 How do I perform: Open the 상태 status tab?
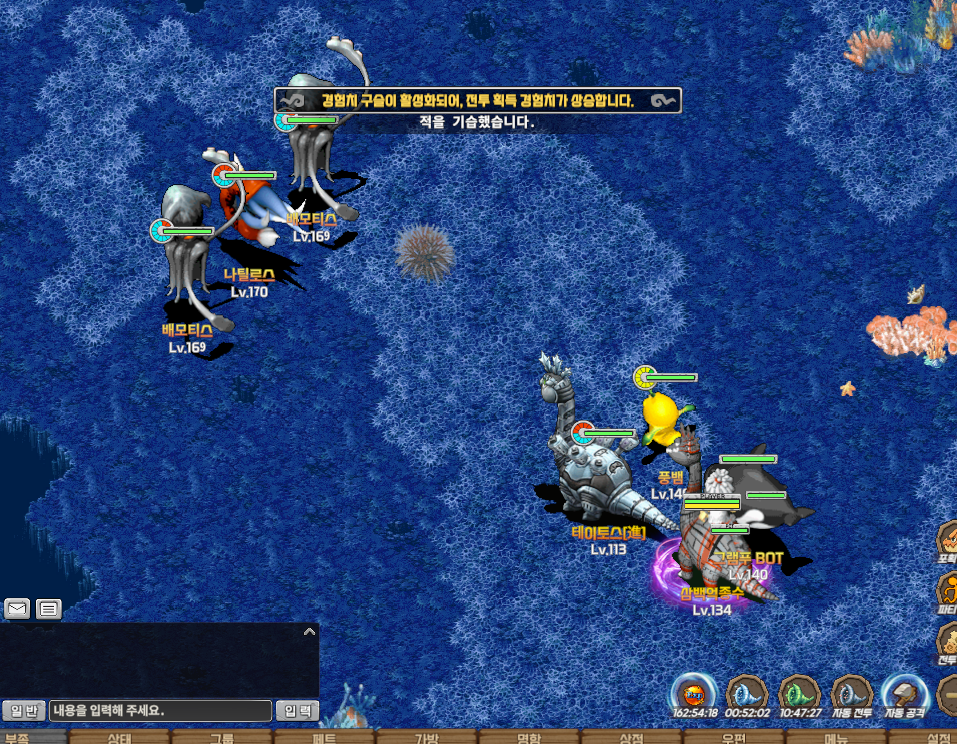point(119,739)
